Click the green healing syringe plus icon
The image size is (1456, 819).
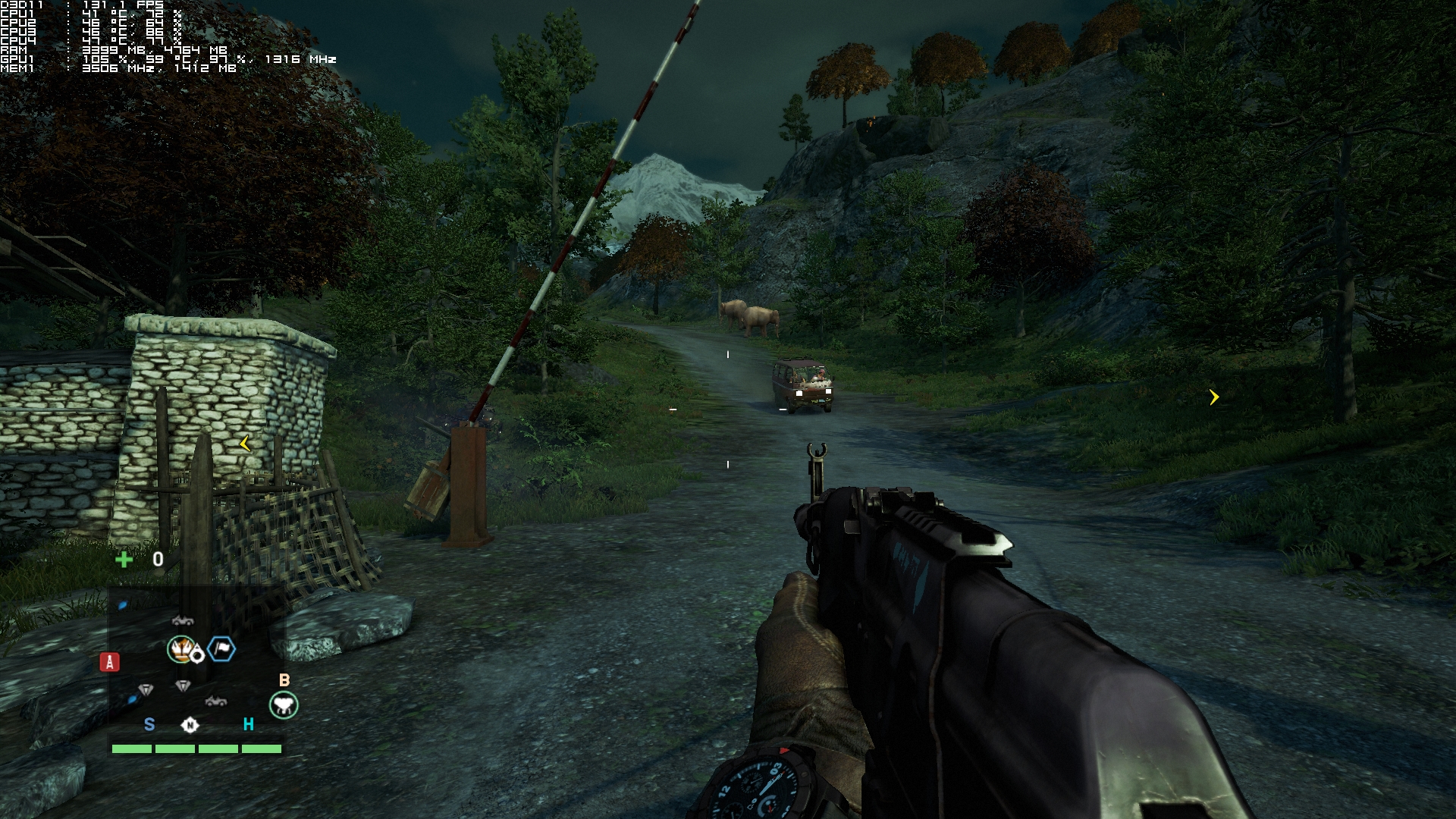pos(124,560)
